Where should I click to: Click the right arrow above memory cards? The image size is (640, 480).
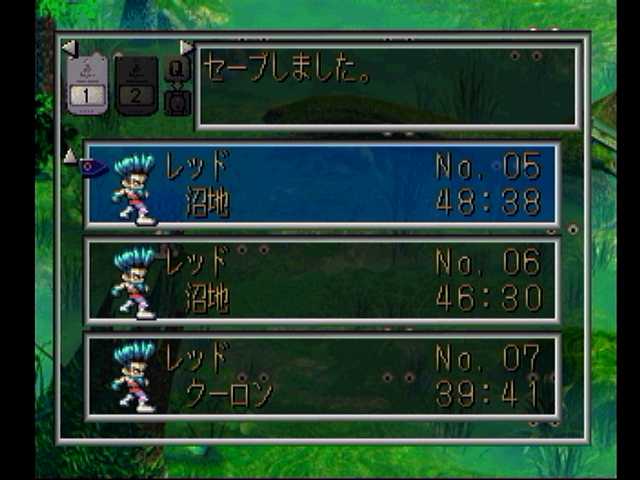[186, 47]
